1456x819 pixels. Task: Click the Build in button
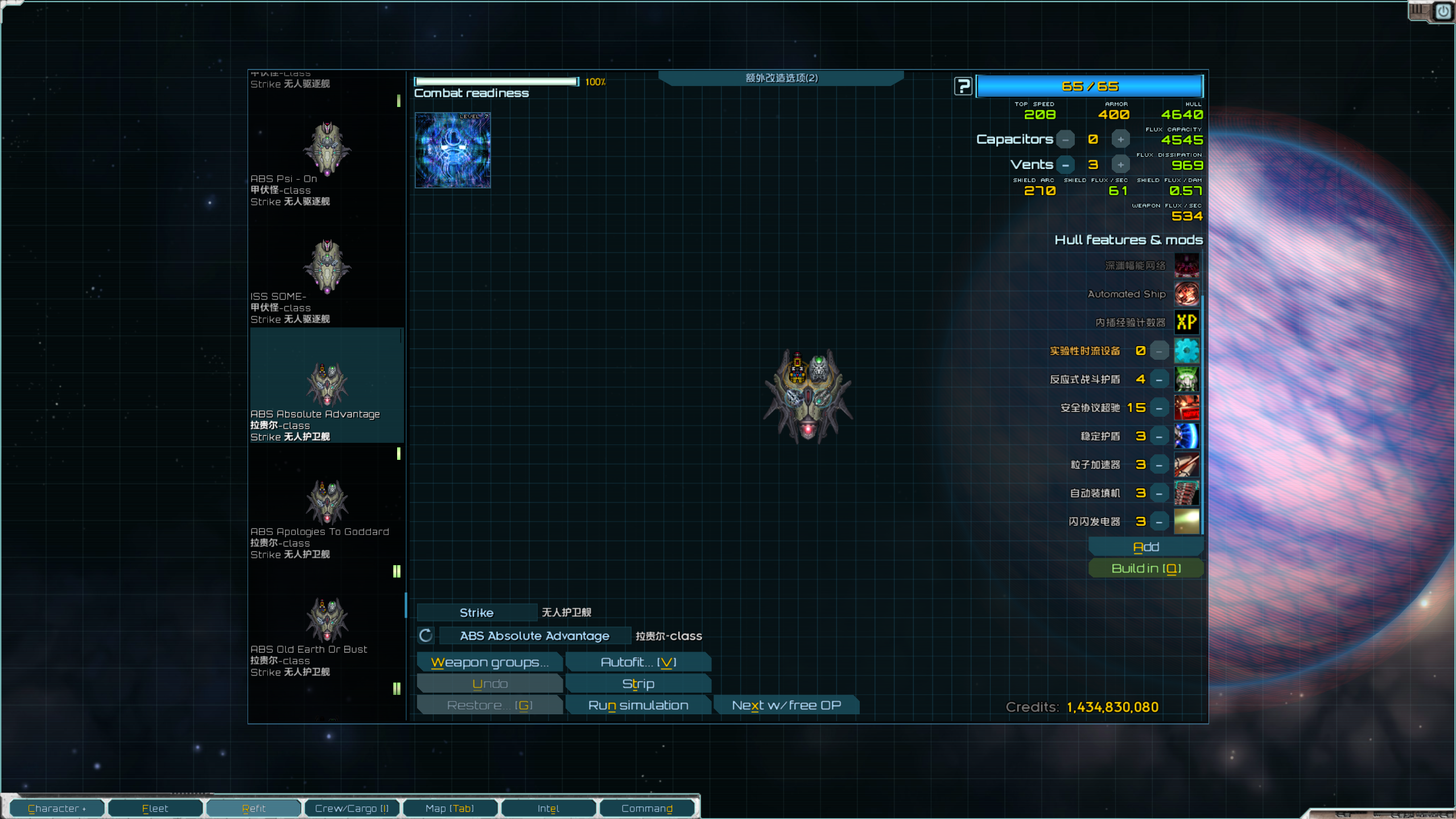coord(1145,569)
